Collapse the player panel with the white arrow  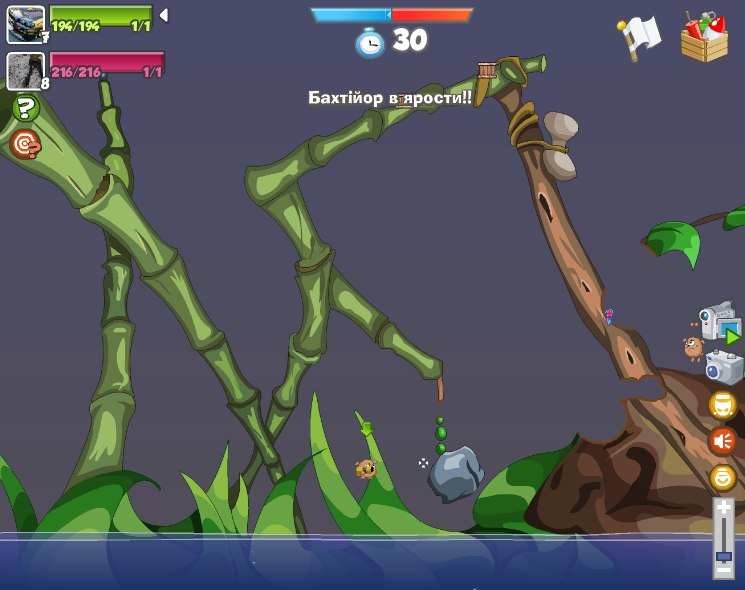(164, 15)
